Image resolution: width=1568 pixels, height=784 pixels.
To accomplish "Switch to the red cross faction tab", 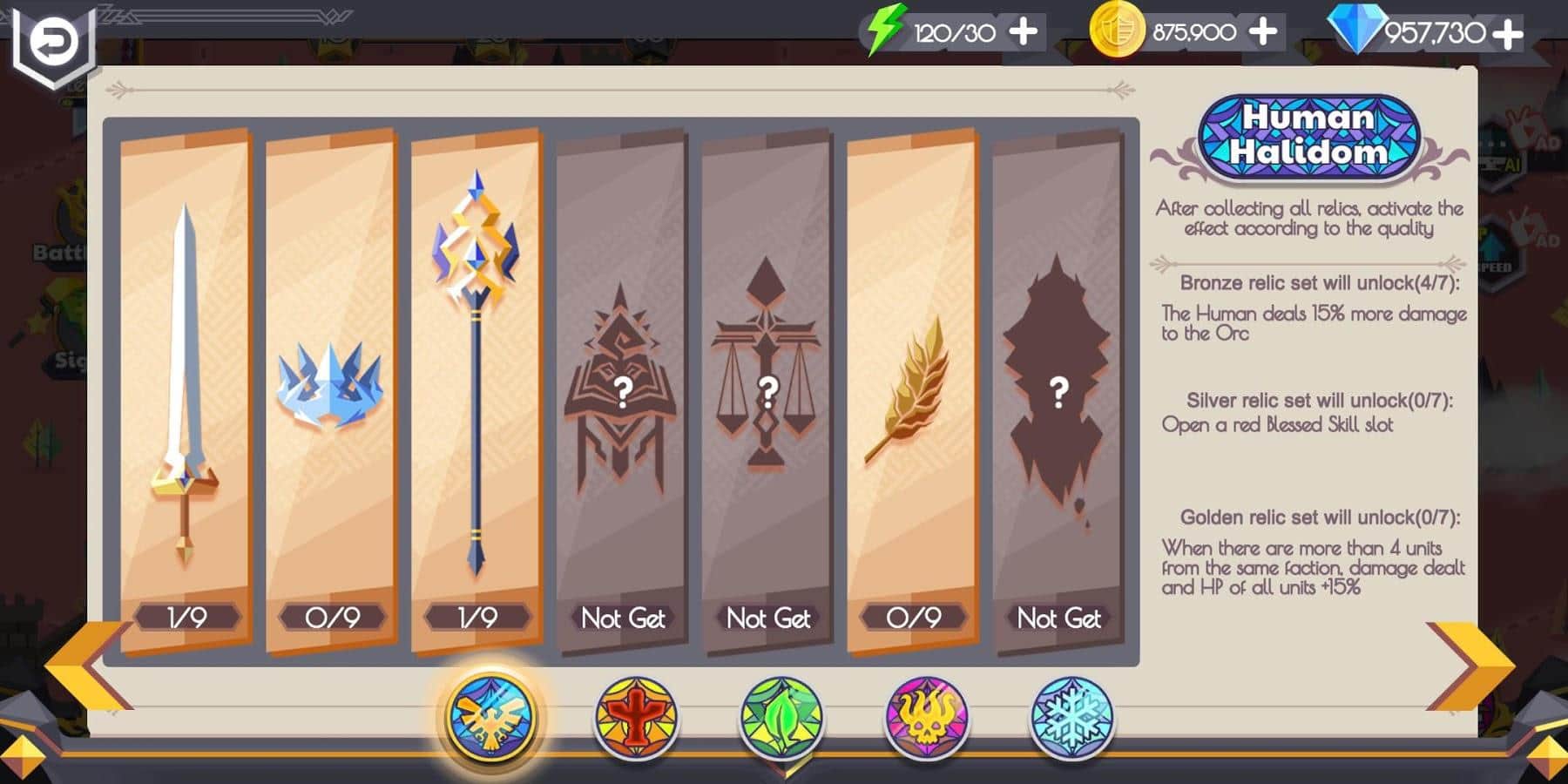I will pos(636,718).
